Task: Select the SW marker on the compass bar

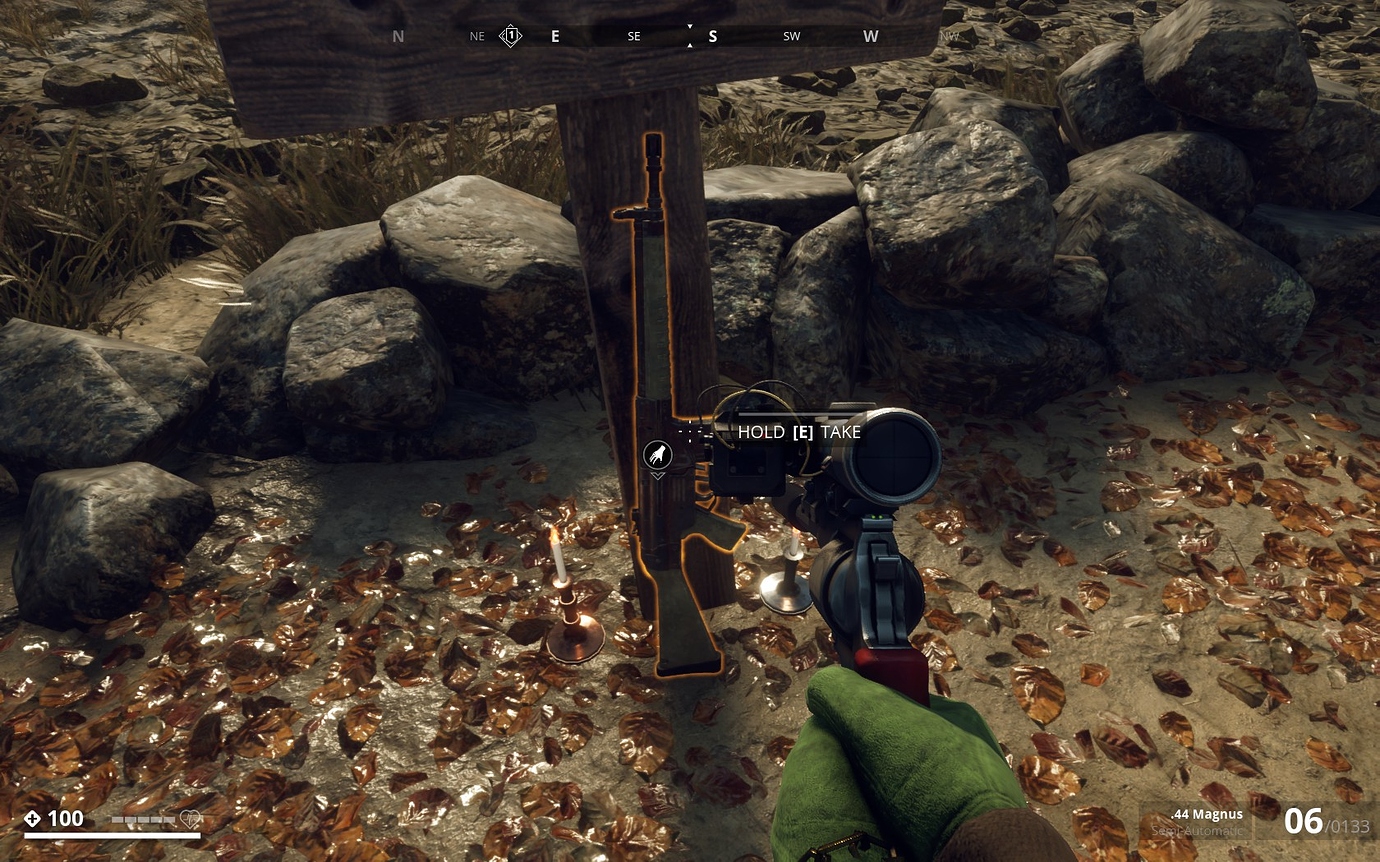Action: click(791, 35)
